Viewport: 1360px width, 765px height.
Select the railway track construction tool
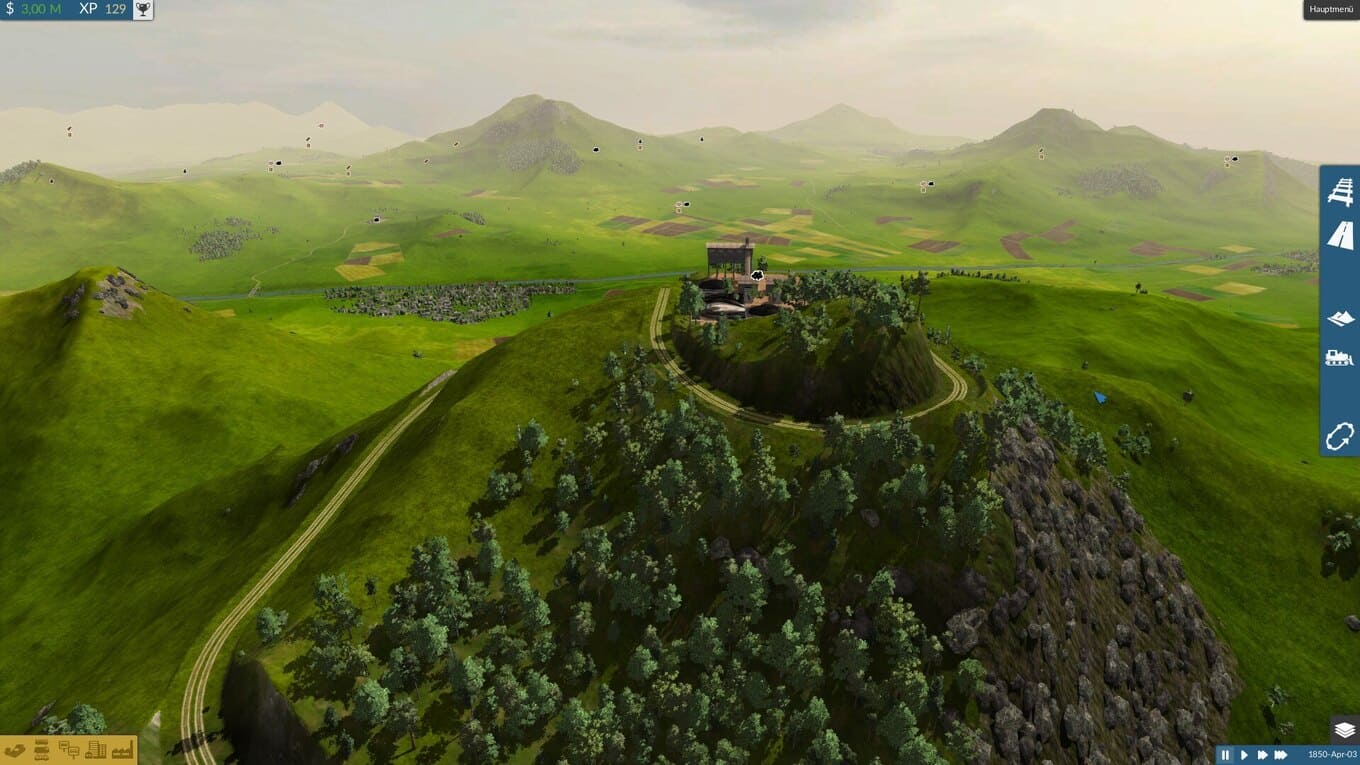[x=1340, y=191]
